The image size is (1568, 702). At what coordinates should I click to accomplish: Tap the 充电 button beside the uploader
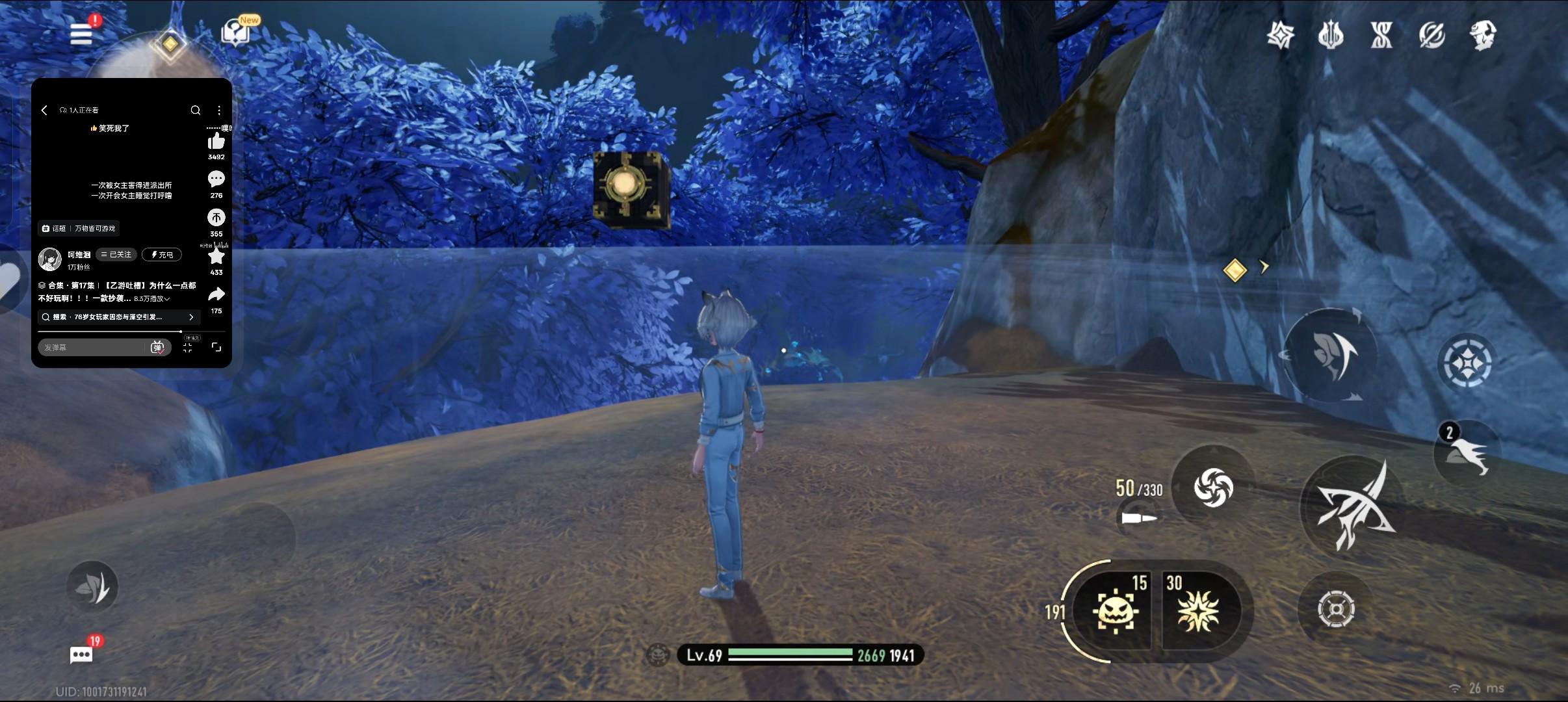point(162,255)
